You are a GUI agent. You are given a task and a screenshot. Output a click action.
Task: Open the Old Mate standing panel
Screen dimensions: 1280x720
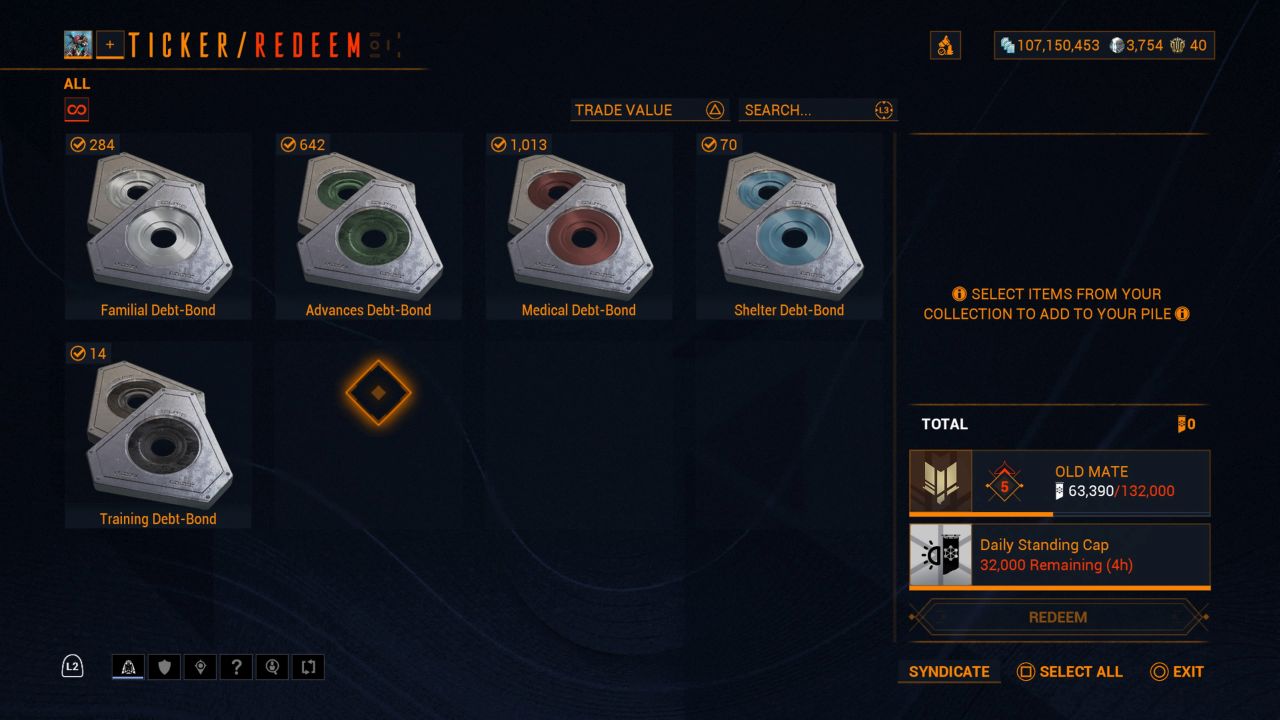[x=1059, y=482]
